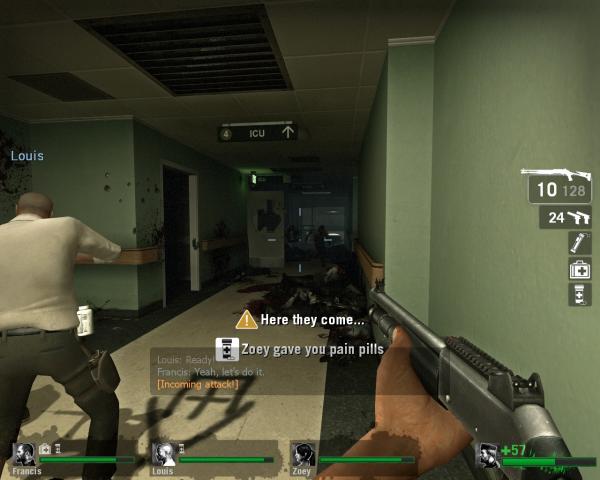The height and width of the screenshot is (480, 600).
Task: Click the "Here they come" warning icon
Action: [246, 320]
